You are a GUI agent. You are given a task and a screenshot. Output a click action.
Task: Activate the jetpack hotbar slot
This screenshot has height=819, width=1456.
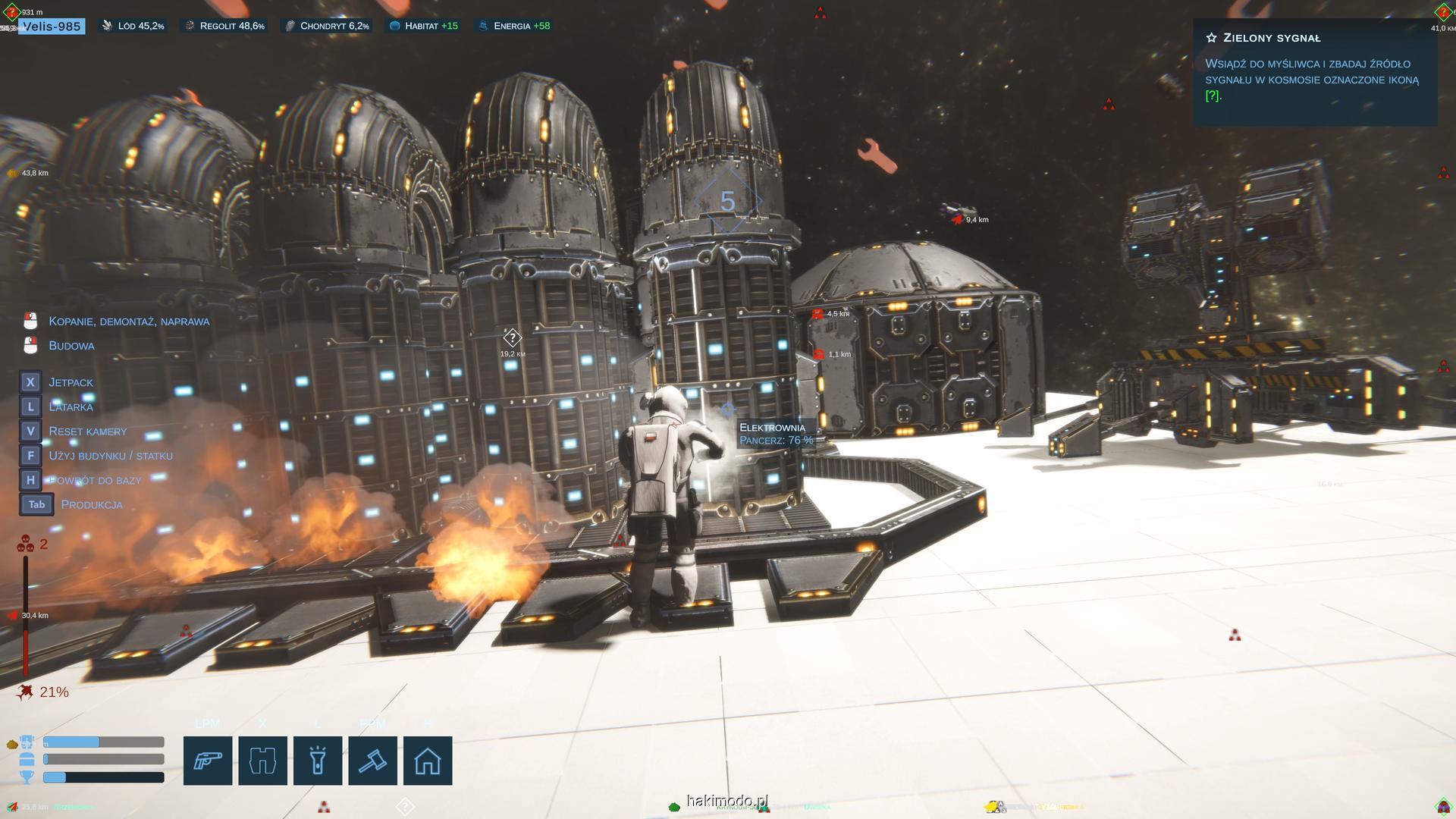coord(262,761)
